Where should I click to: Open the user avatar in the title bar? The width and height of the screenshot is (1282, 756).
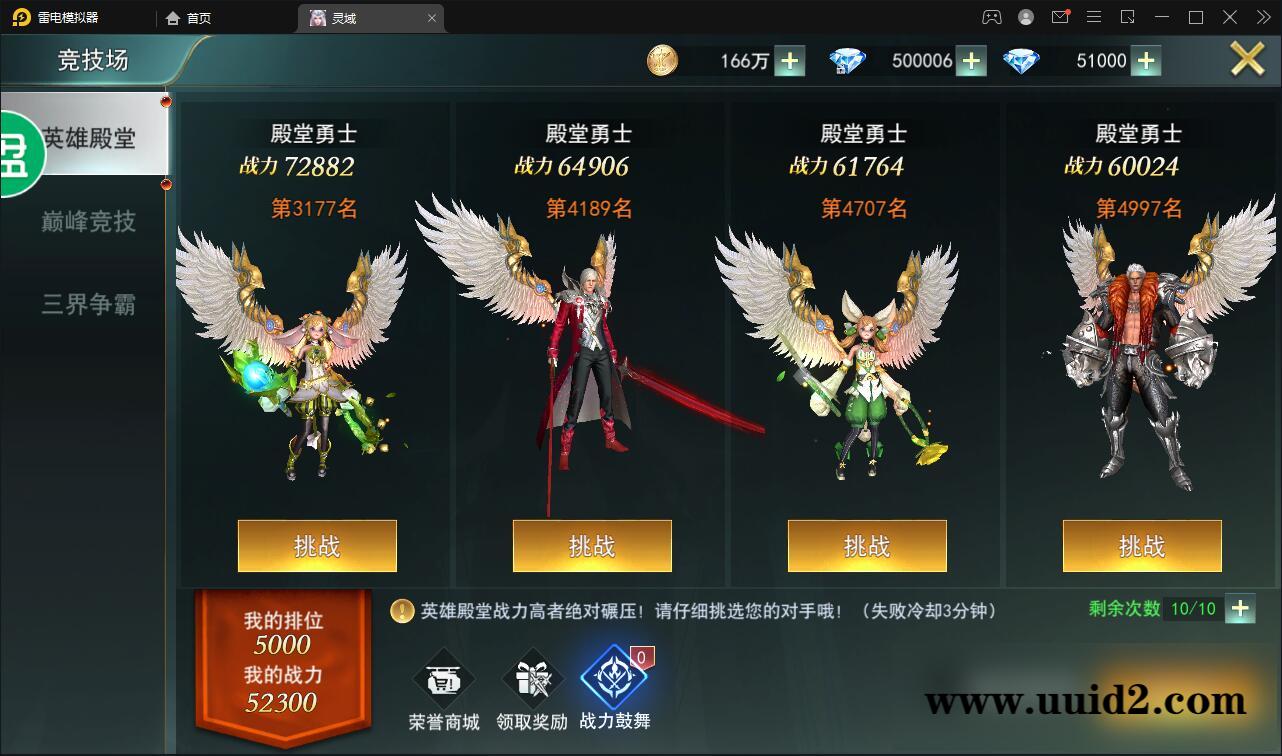point(1024,17)
